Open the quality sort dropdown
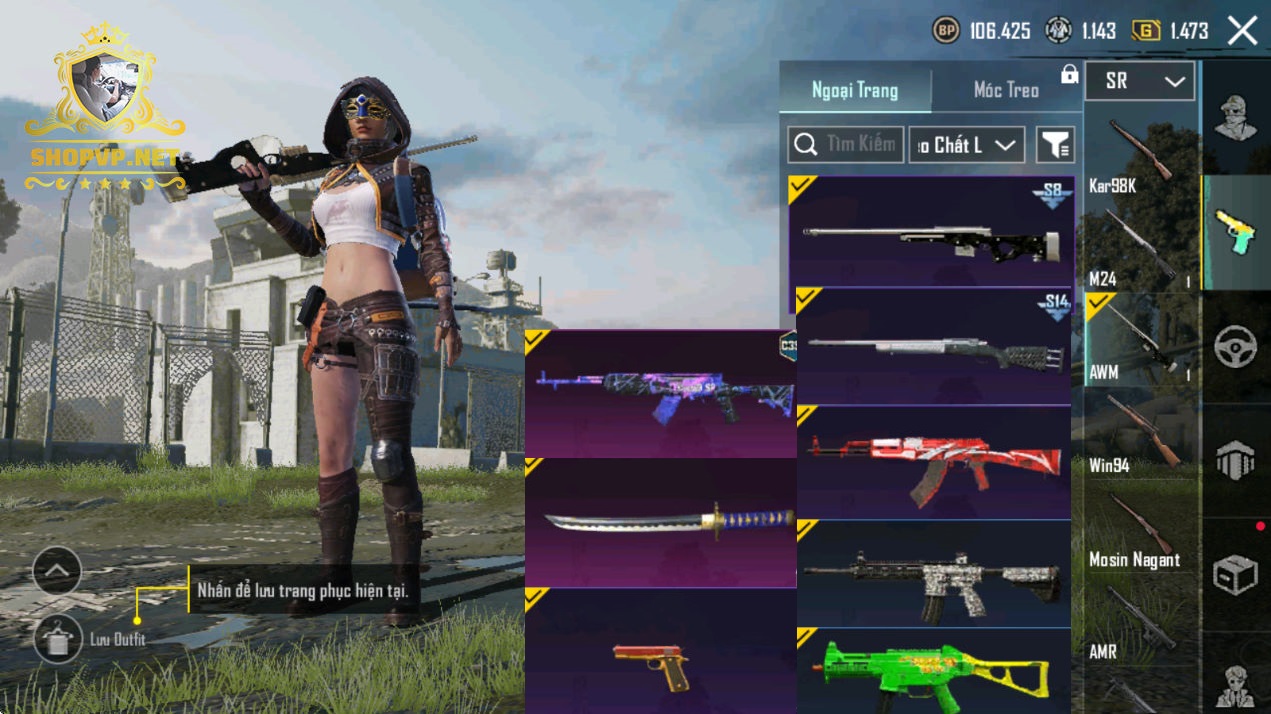 coord(966,145)
